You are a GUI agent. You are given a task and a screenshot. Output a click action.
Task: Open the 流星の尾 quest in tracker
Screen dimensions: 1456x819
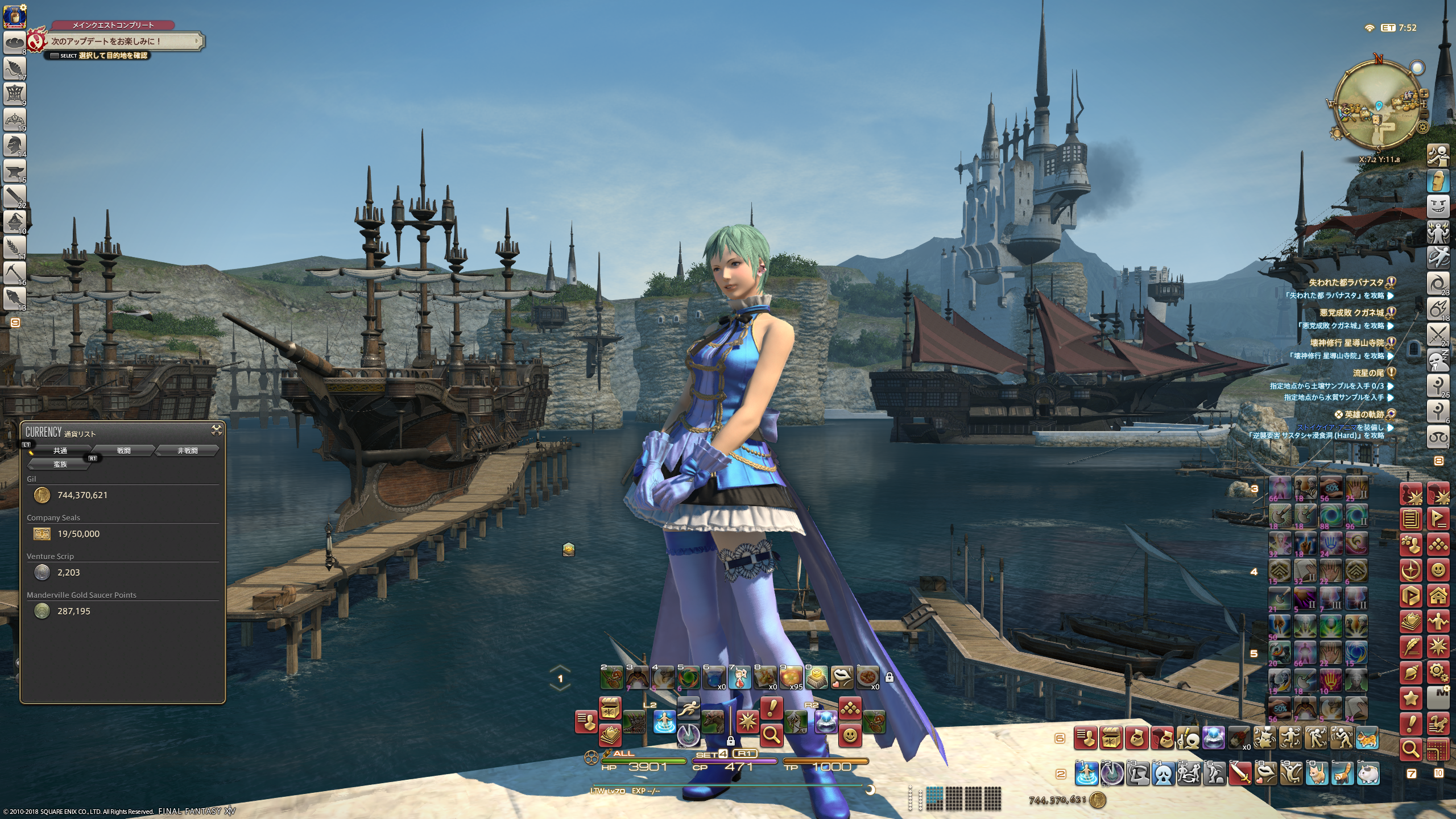(x=1368, y=373)
